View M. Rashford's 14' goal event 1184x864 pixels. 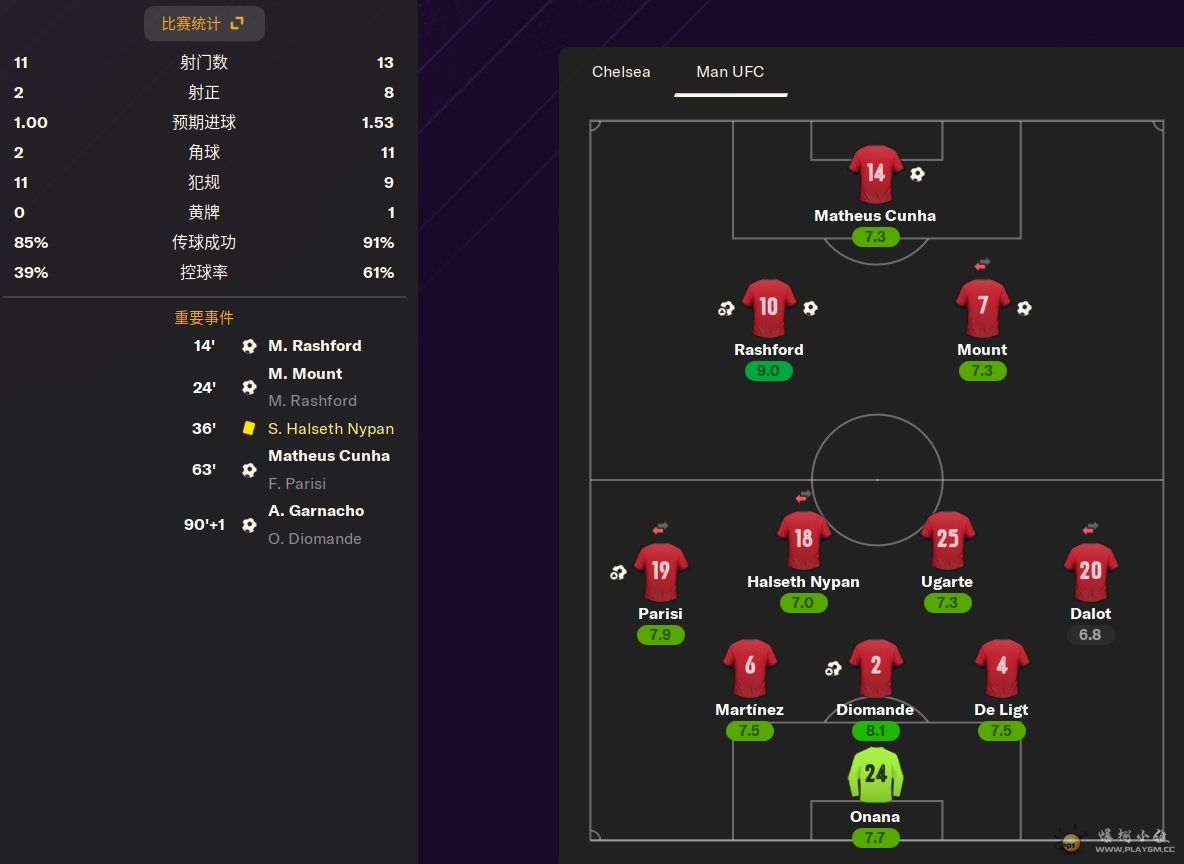point(314,346)
